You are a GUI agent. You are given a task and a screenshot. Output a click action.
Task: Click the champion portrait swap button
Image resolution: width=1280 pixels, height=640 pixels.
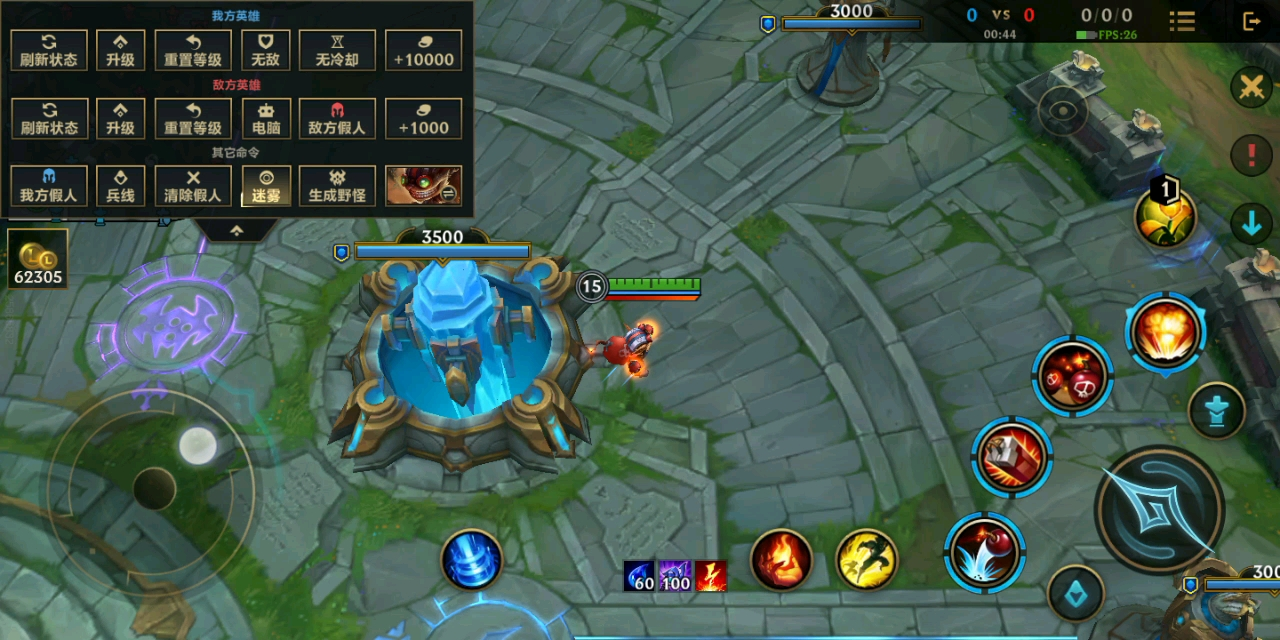click(424, 186)
